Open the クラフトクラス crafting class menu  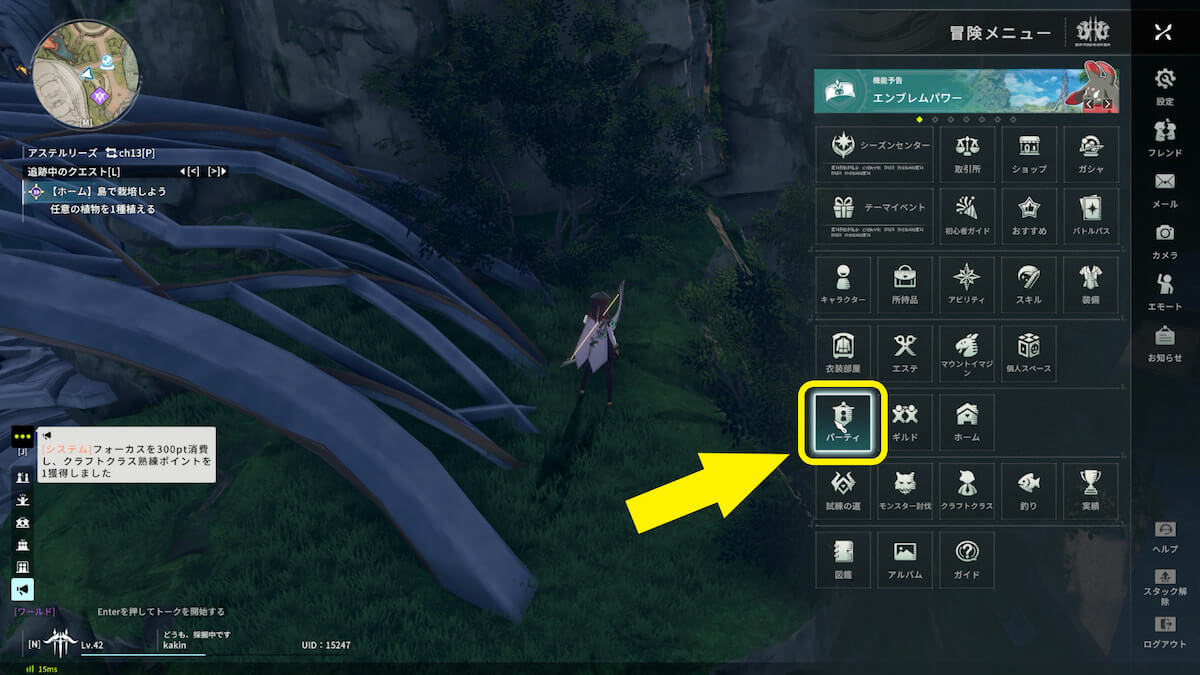pos(967,491)
